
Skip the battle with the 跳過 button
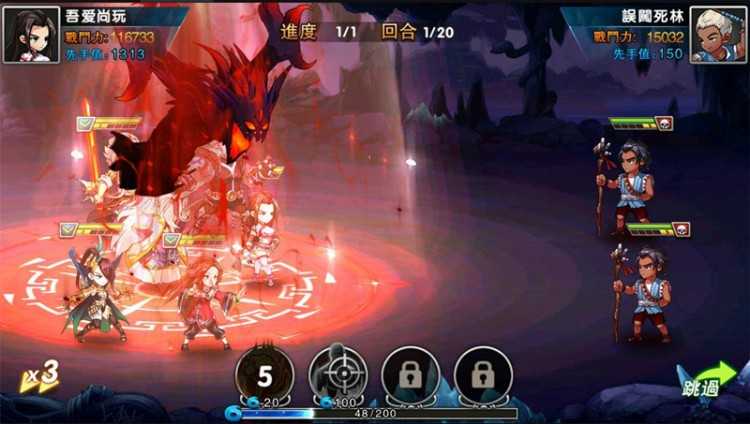707,381
